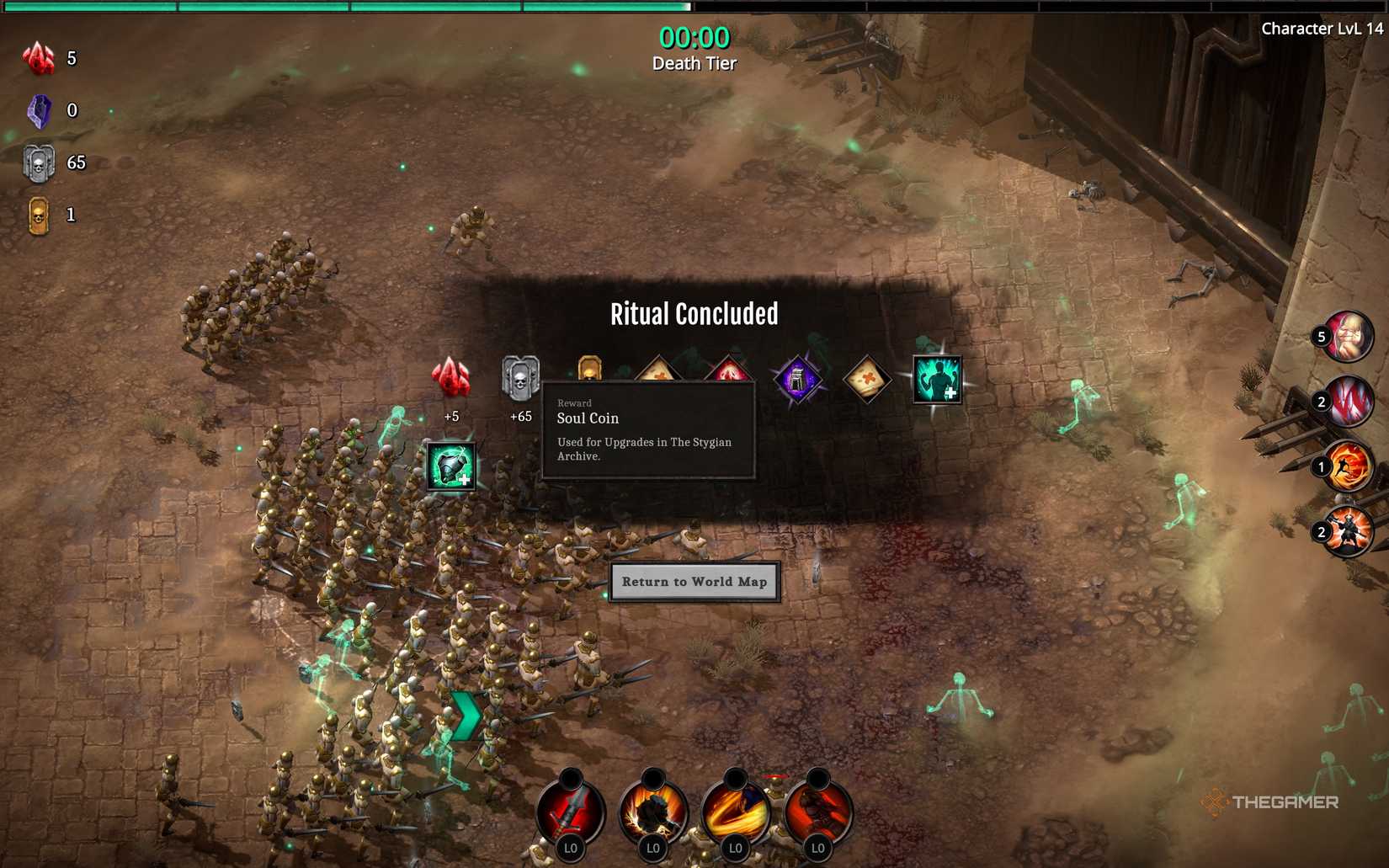Select the red spikes ability icon showing 2
The image size is (1389, 868).
coord(1348,402)
